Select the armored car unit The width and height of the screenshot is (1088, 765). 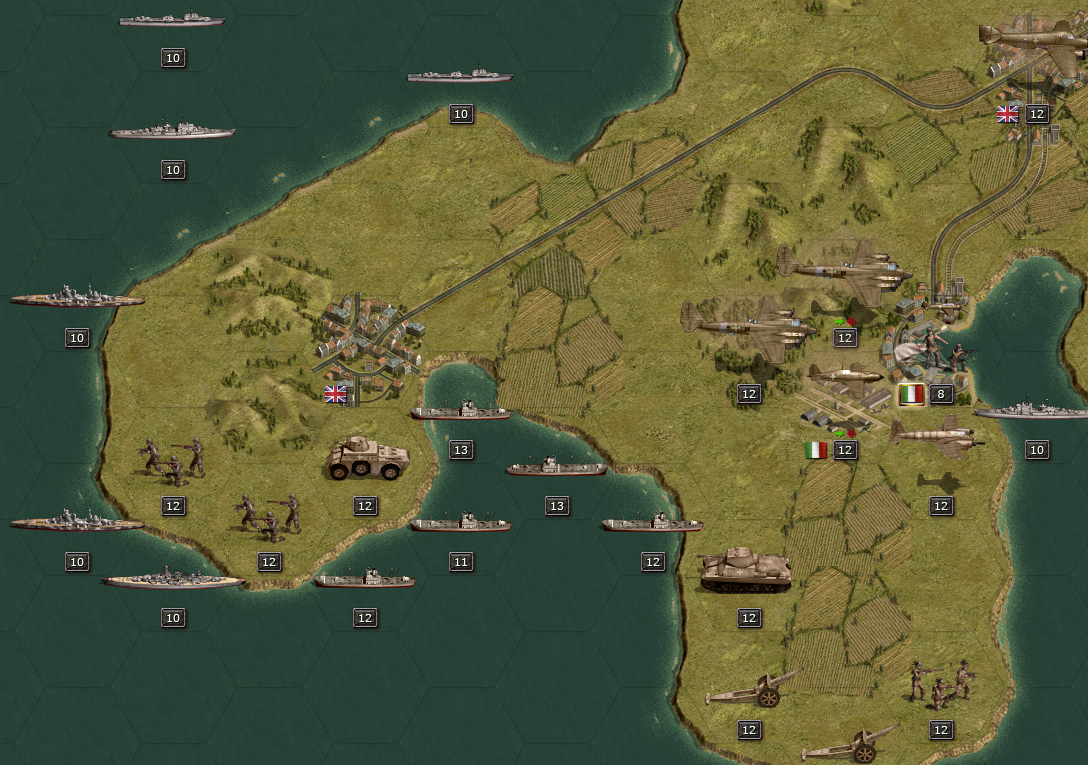[x=367, y=459]
